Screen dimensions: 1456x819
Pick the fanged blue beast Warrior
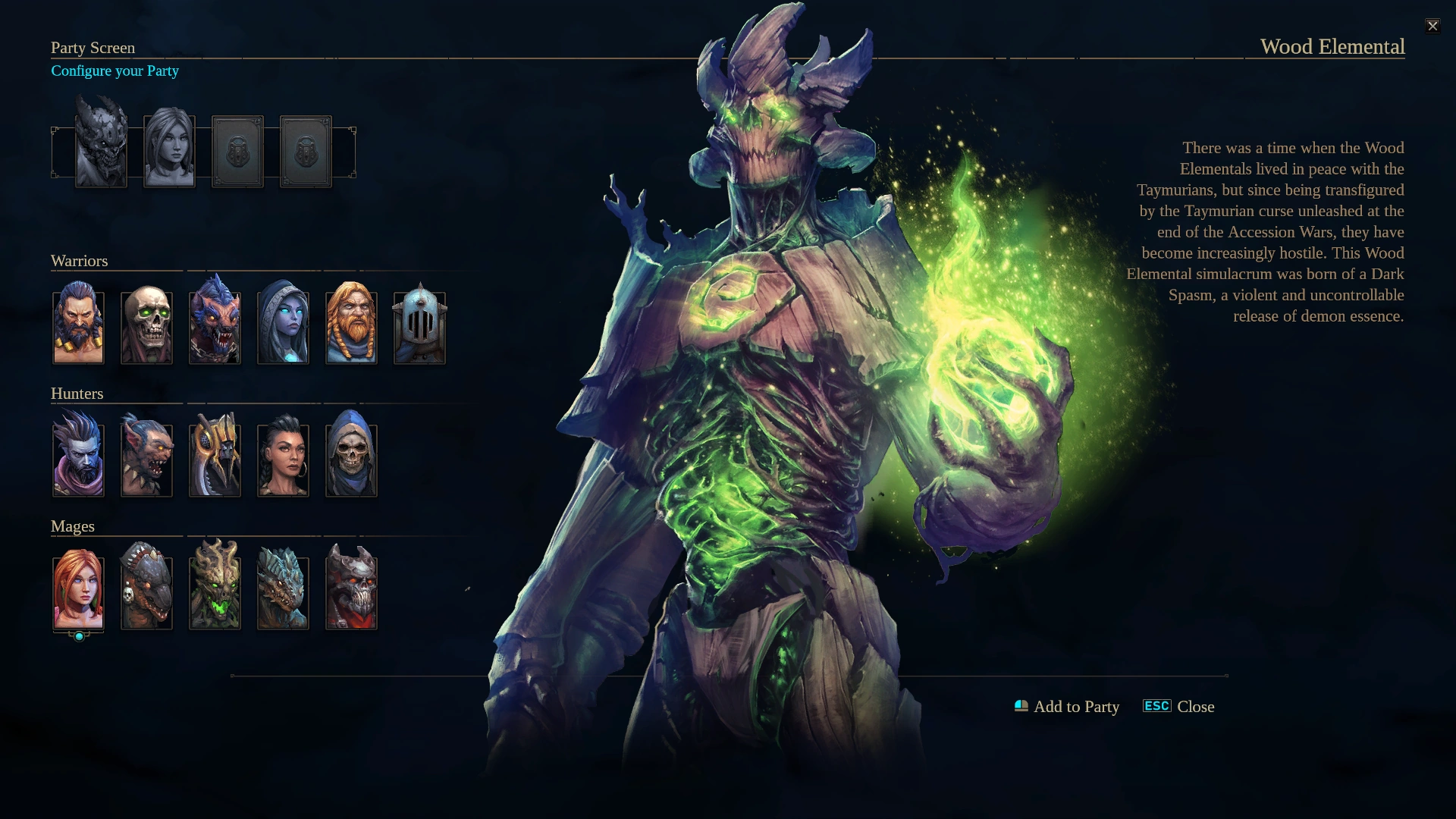click(x=215, y=326)
